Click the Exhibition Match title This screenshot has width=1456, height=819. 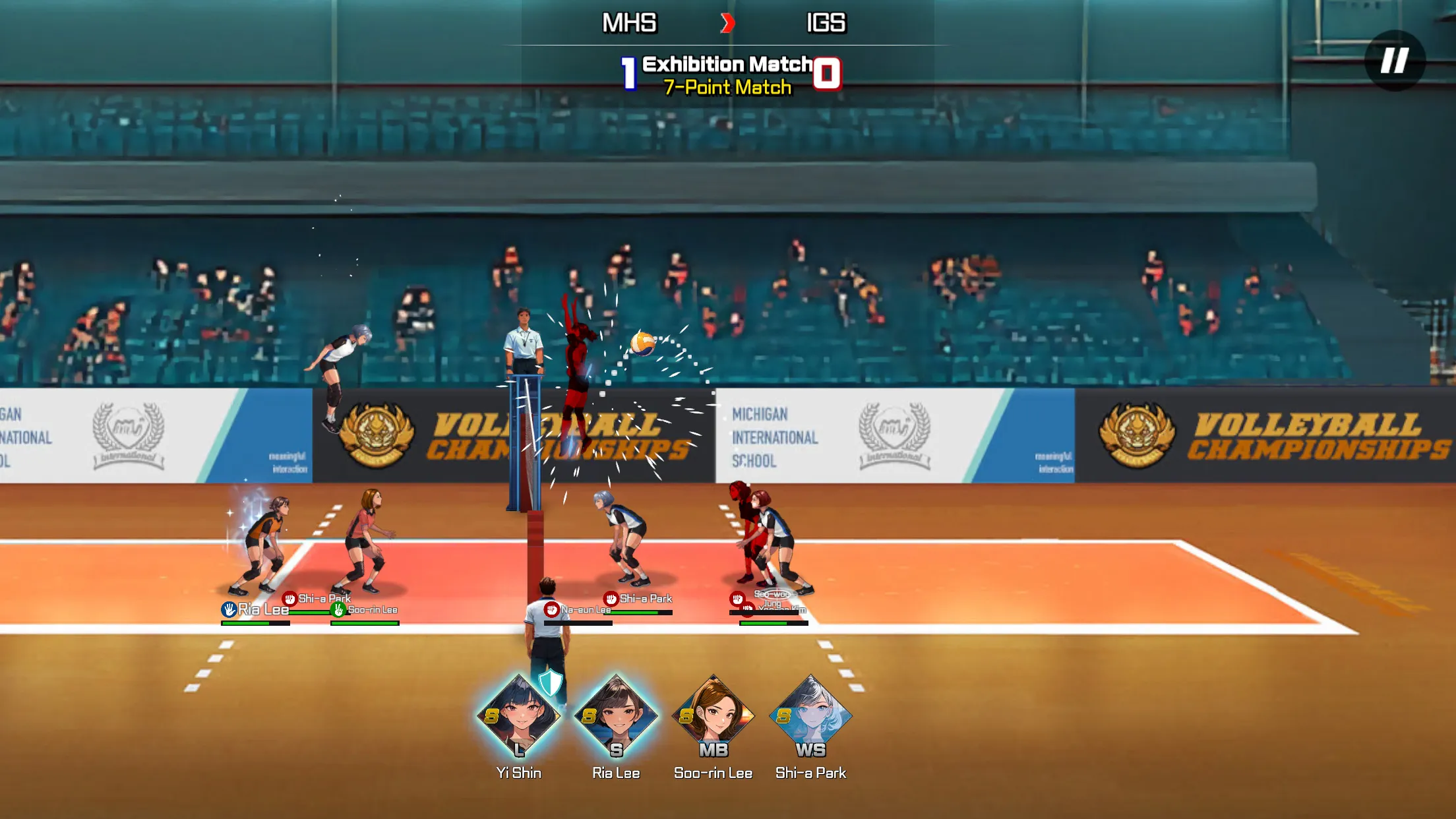[727, 64]
